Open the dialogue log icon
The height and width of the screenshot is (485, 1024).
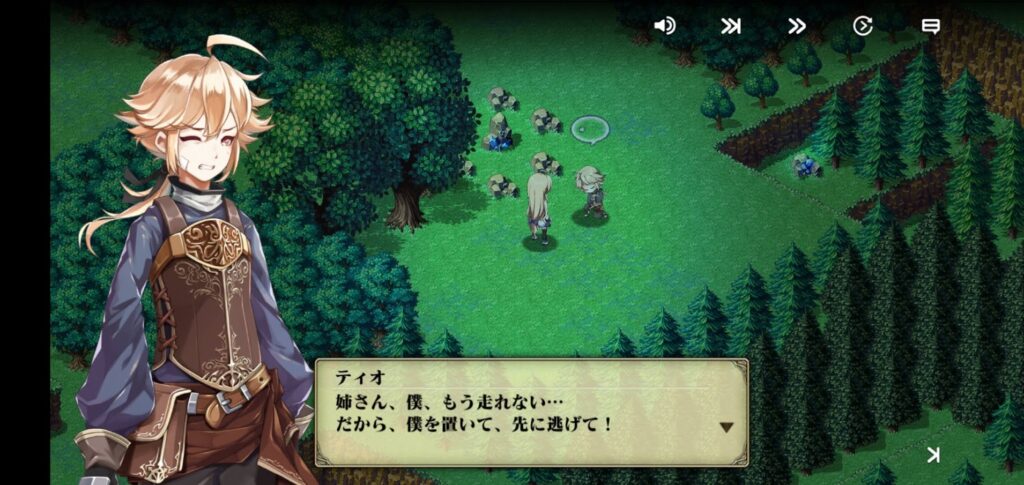click(930, 26)
